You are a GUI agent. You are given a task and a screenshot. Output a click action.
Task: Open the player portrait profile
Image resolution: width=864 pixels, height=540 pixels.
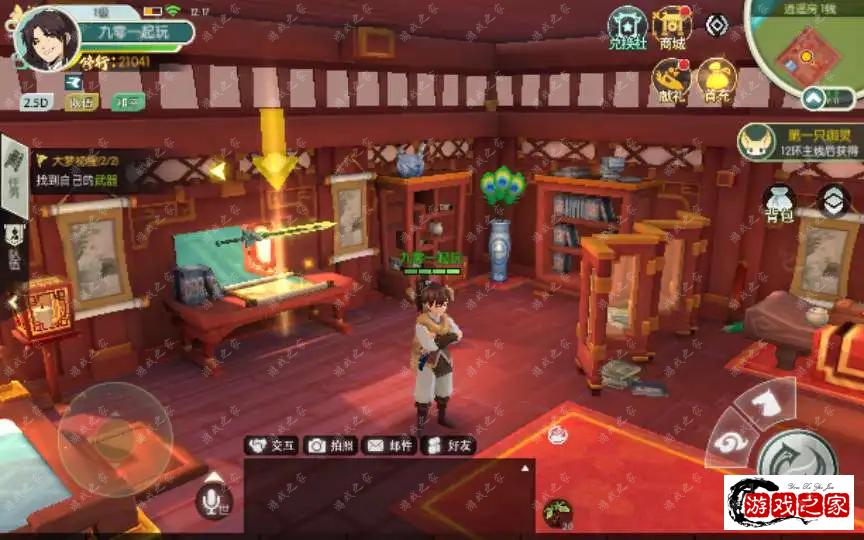coord(45,39)
